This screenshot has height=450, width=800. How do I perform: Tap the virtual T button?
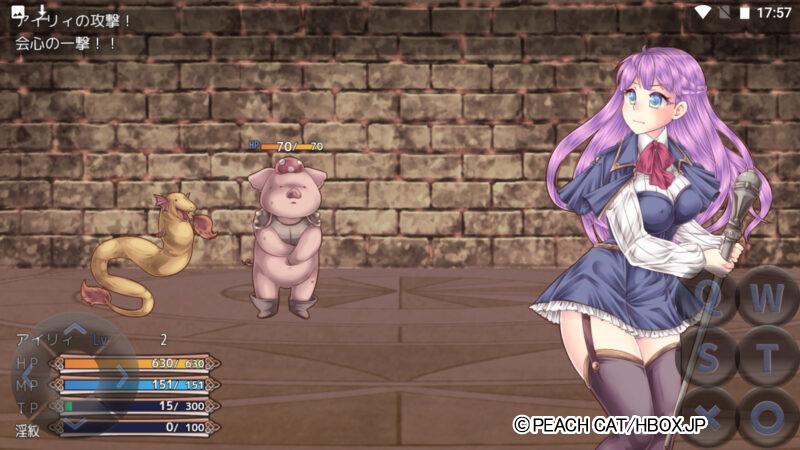[767, 356]
